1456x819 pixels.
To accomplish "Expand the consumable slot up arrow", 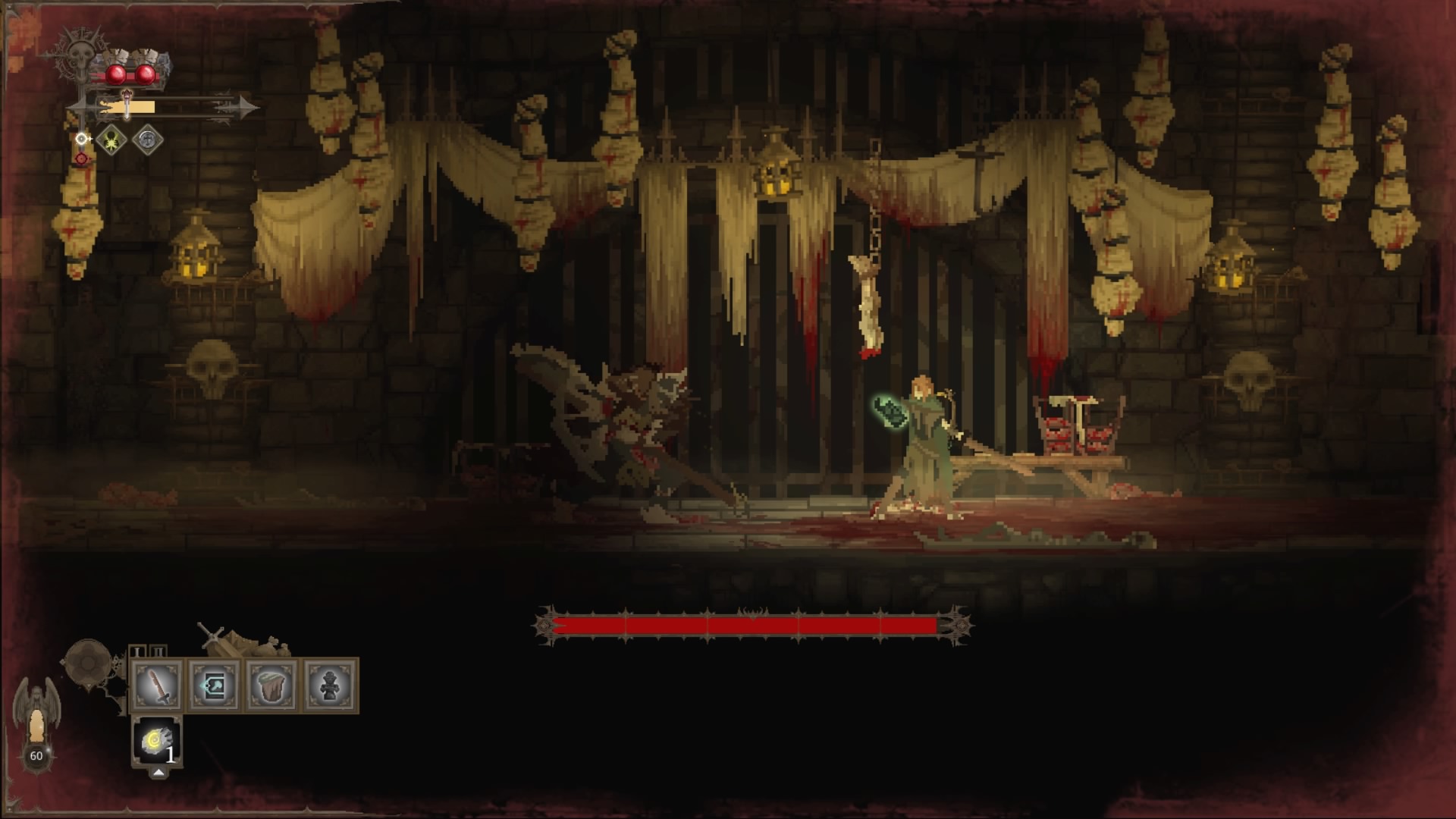I will 158,773.
